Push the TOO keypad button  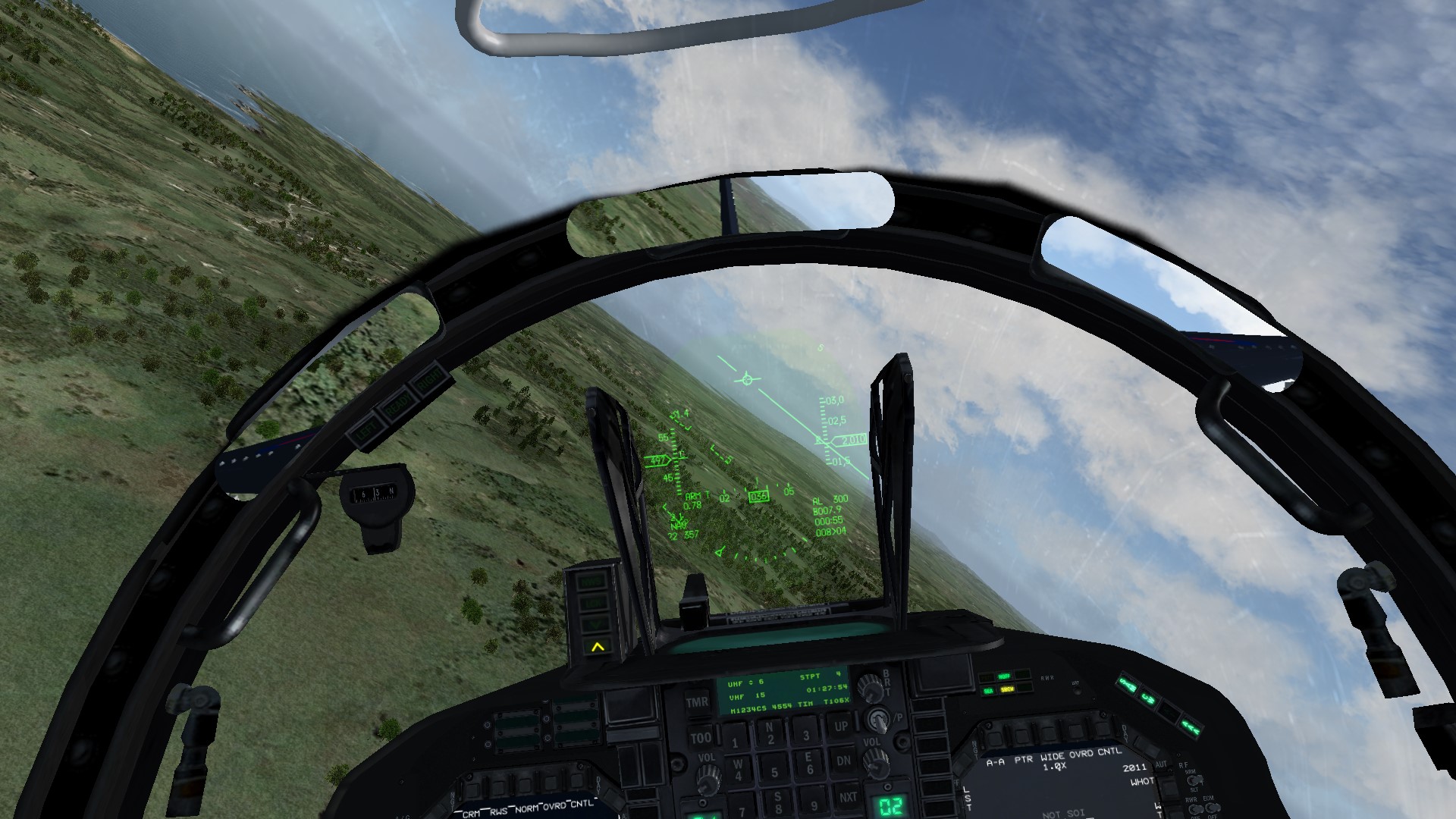[700, 736]
